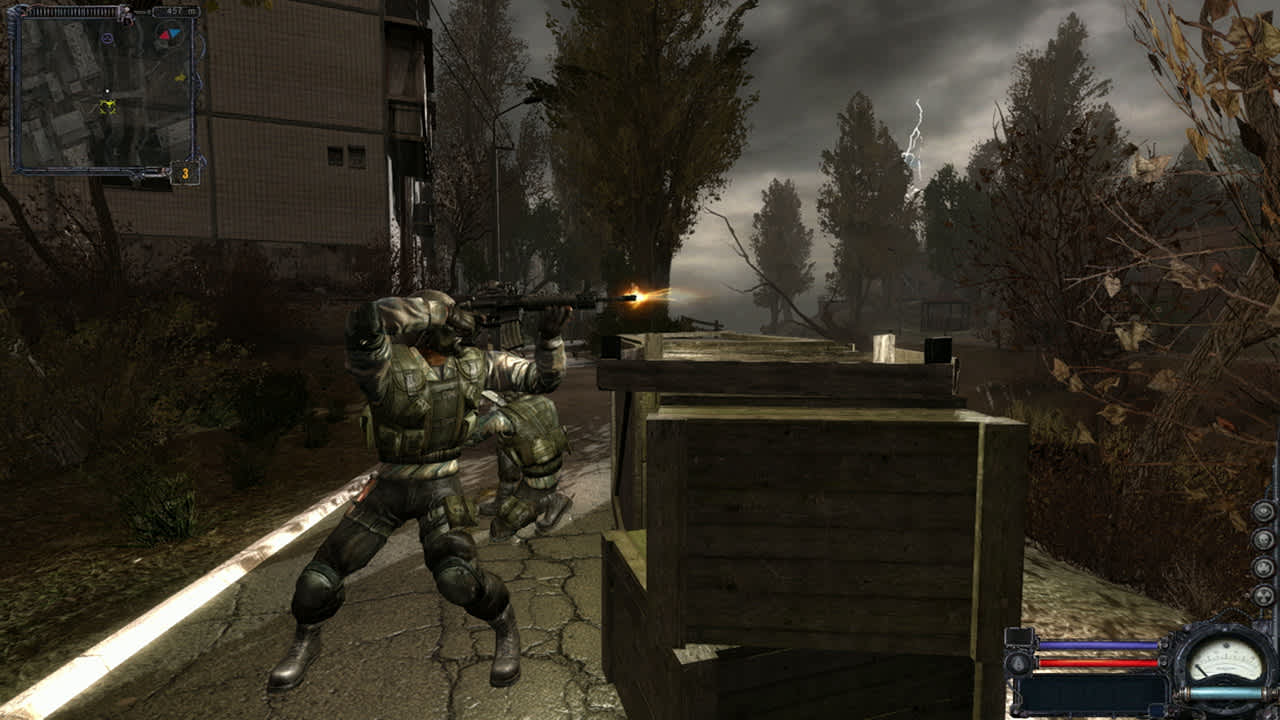Click the blue armor bar
This screenshot has width=1280, height=720.
click(1098, 645)
